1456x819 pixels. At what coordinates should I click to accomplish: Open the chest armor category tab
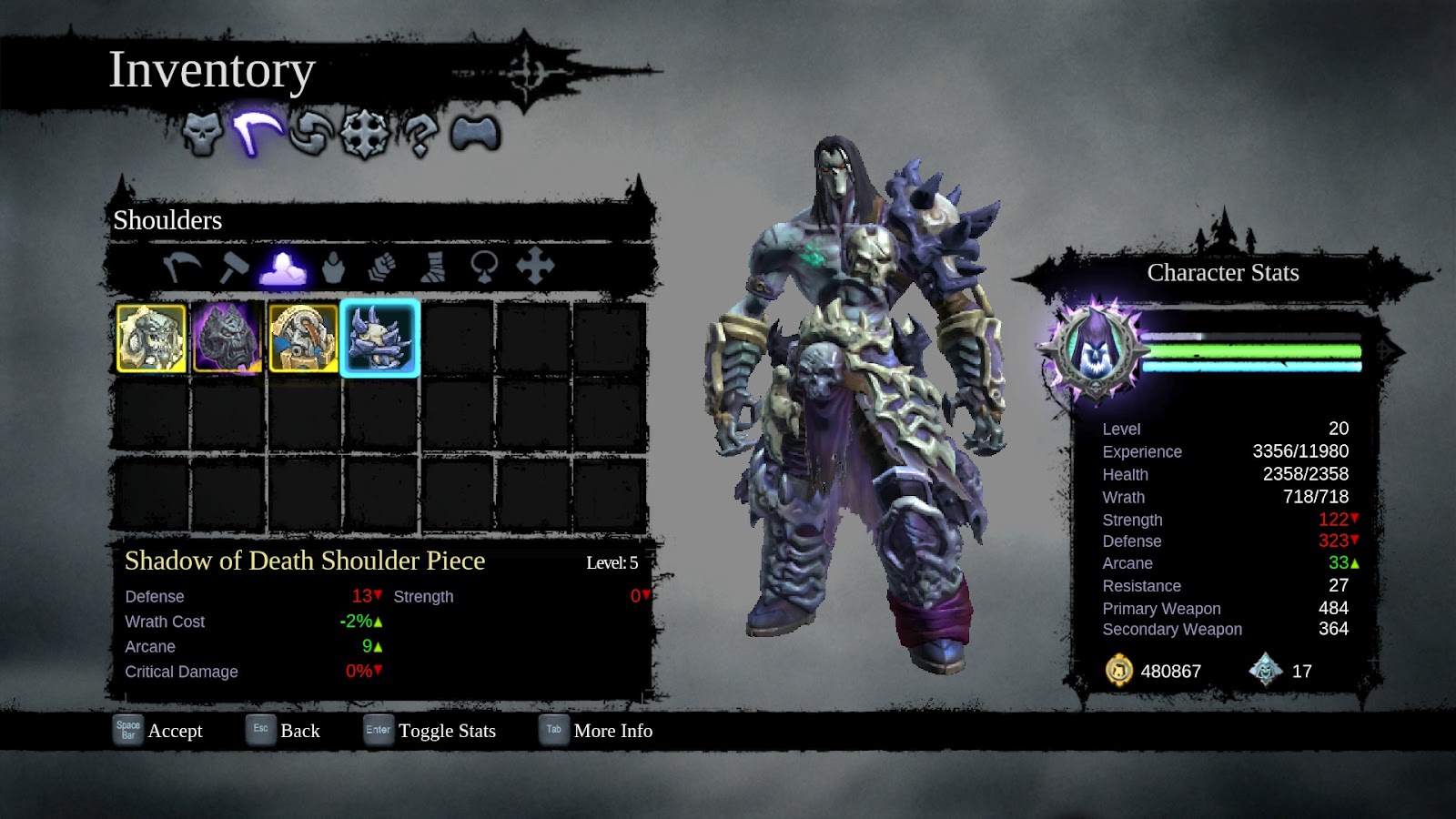point(333,268)
